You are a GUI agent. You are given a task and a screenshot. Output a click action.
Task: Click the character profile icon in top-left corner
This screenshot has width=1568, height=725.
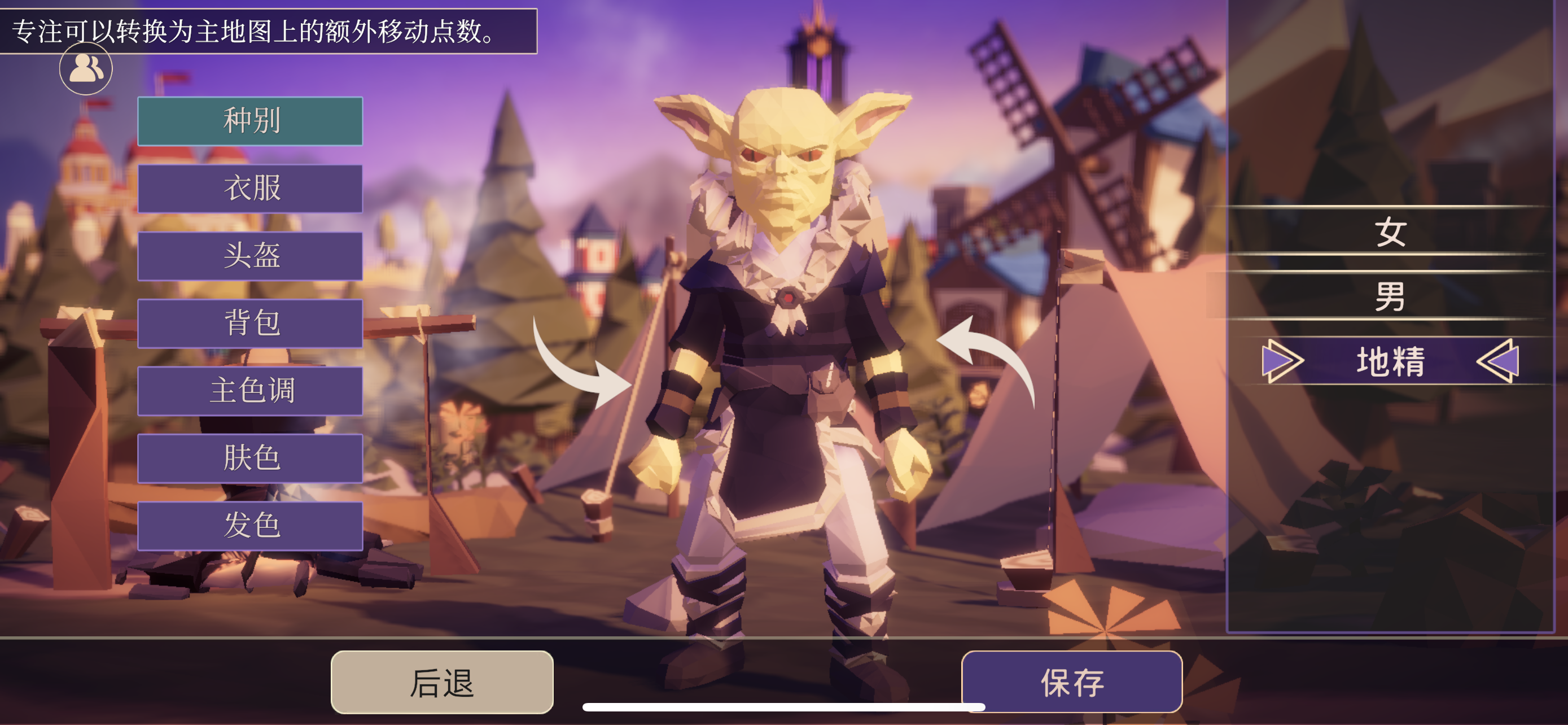coord(85,68)
